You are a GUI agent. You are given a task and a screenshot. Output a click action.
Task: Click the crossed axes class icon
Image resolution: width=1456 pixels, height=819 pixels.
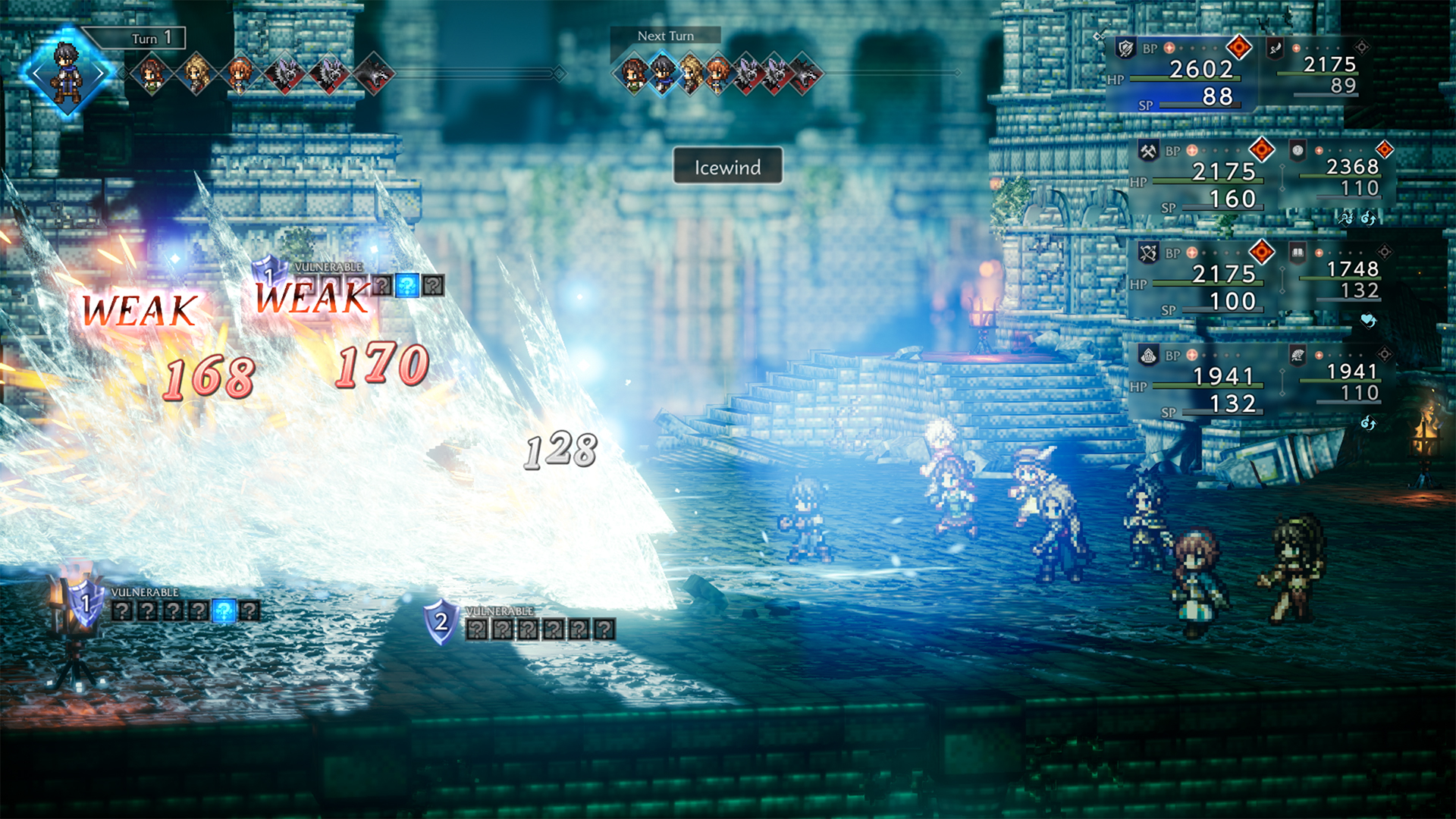tap(1148, 151)
